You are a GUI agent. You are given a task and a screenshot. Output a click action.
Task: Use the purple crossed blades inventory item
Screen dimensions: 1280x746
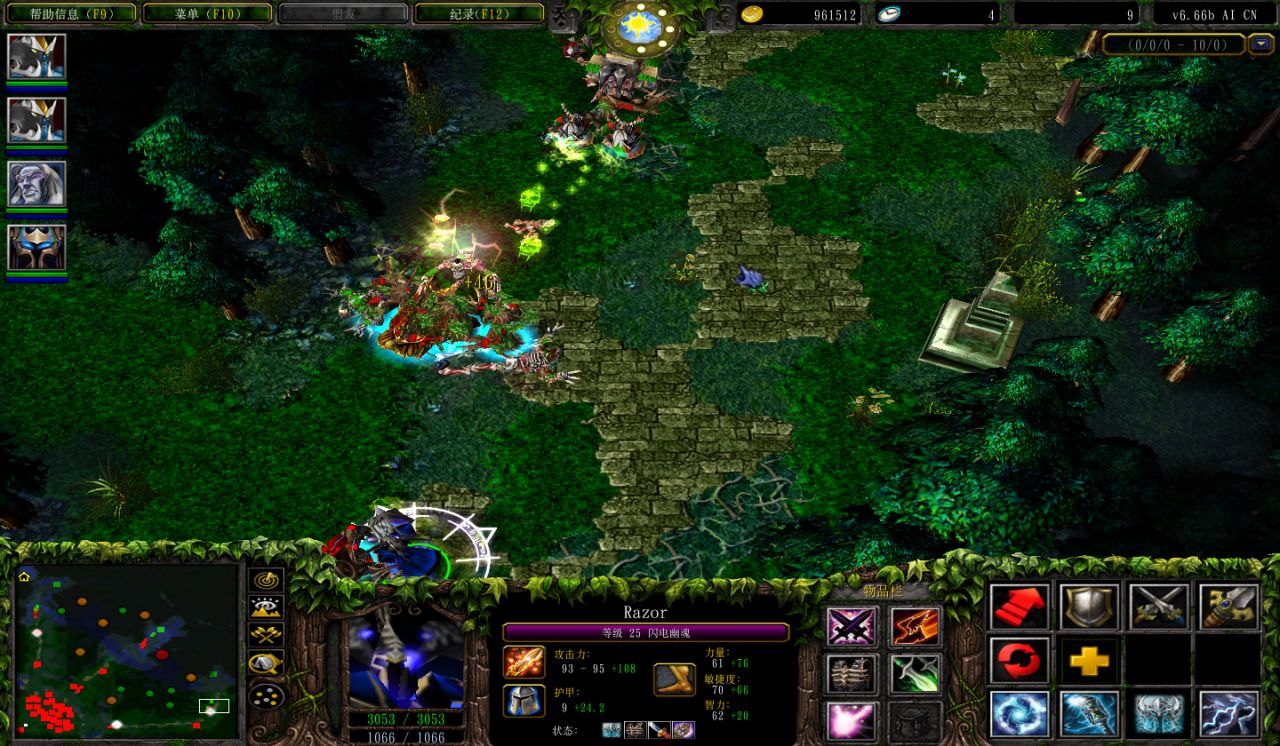point(852,627)
